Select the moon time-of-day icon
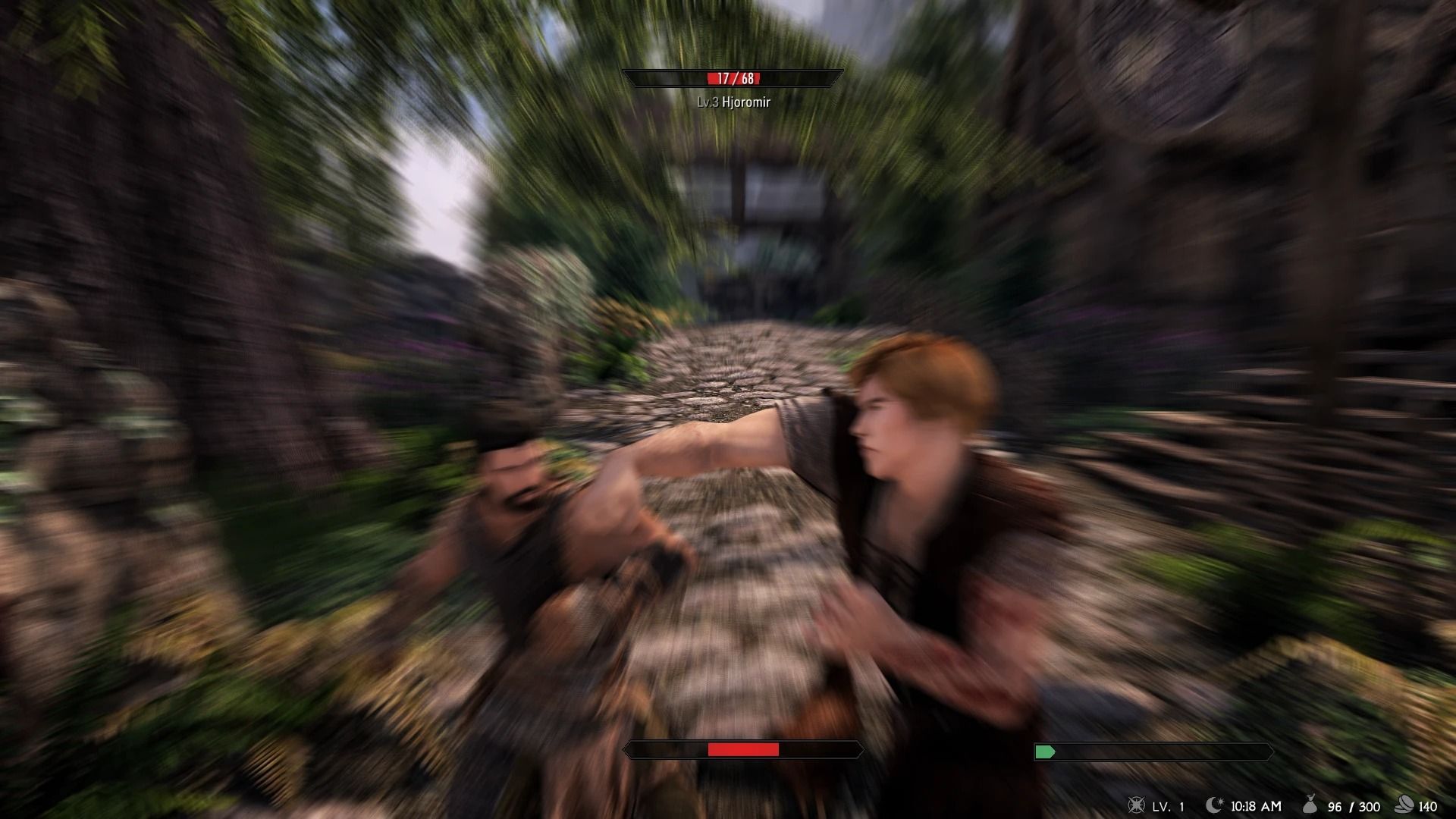This screenshot has height=819, width=1456. [1214, 804]
